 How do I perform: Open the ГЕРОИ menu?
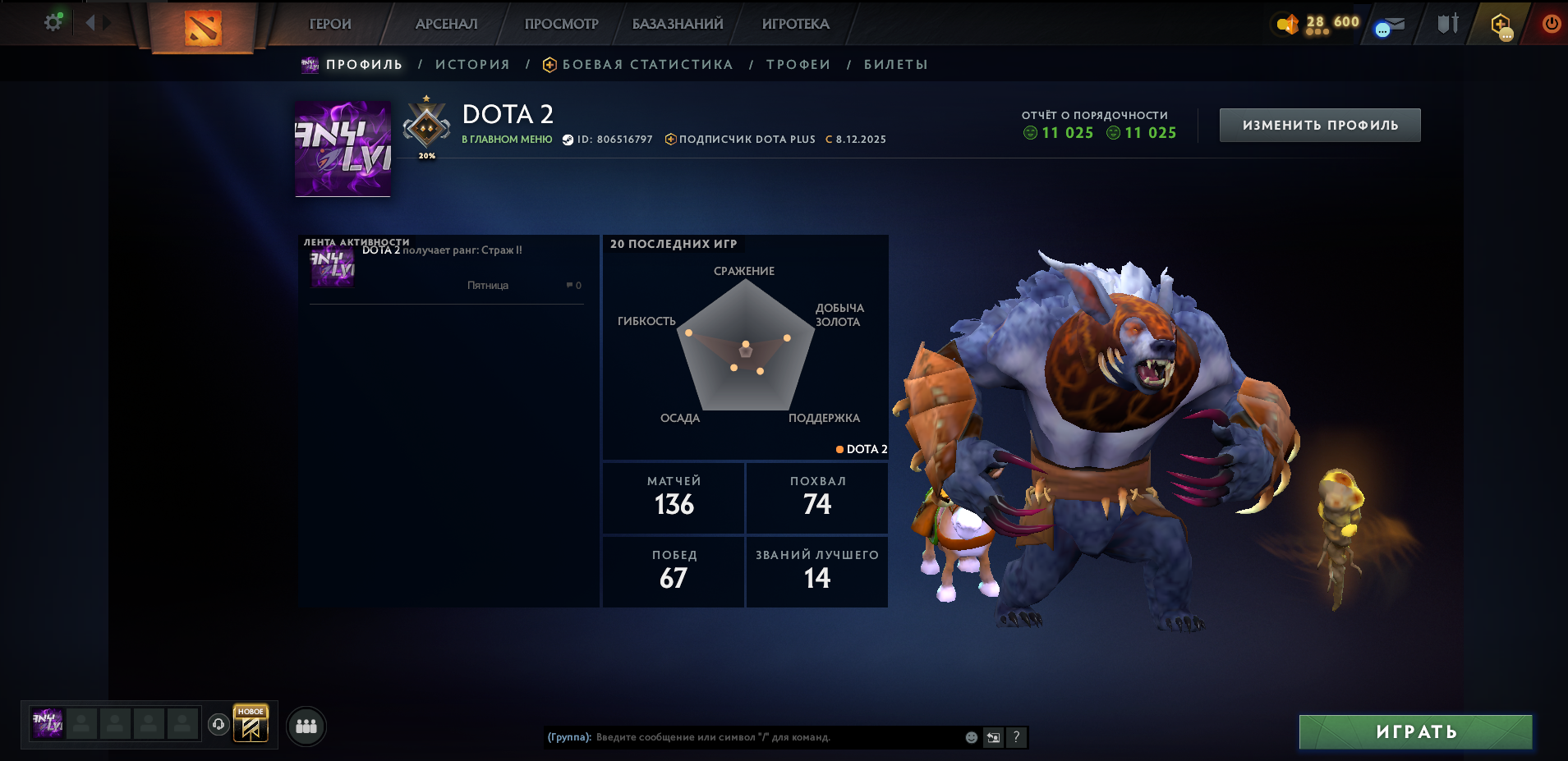coord(330,25)
